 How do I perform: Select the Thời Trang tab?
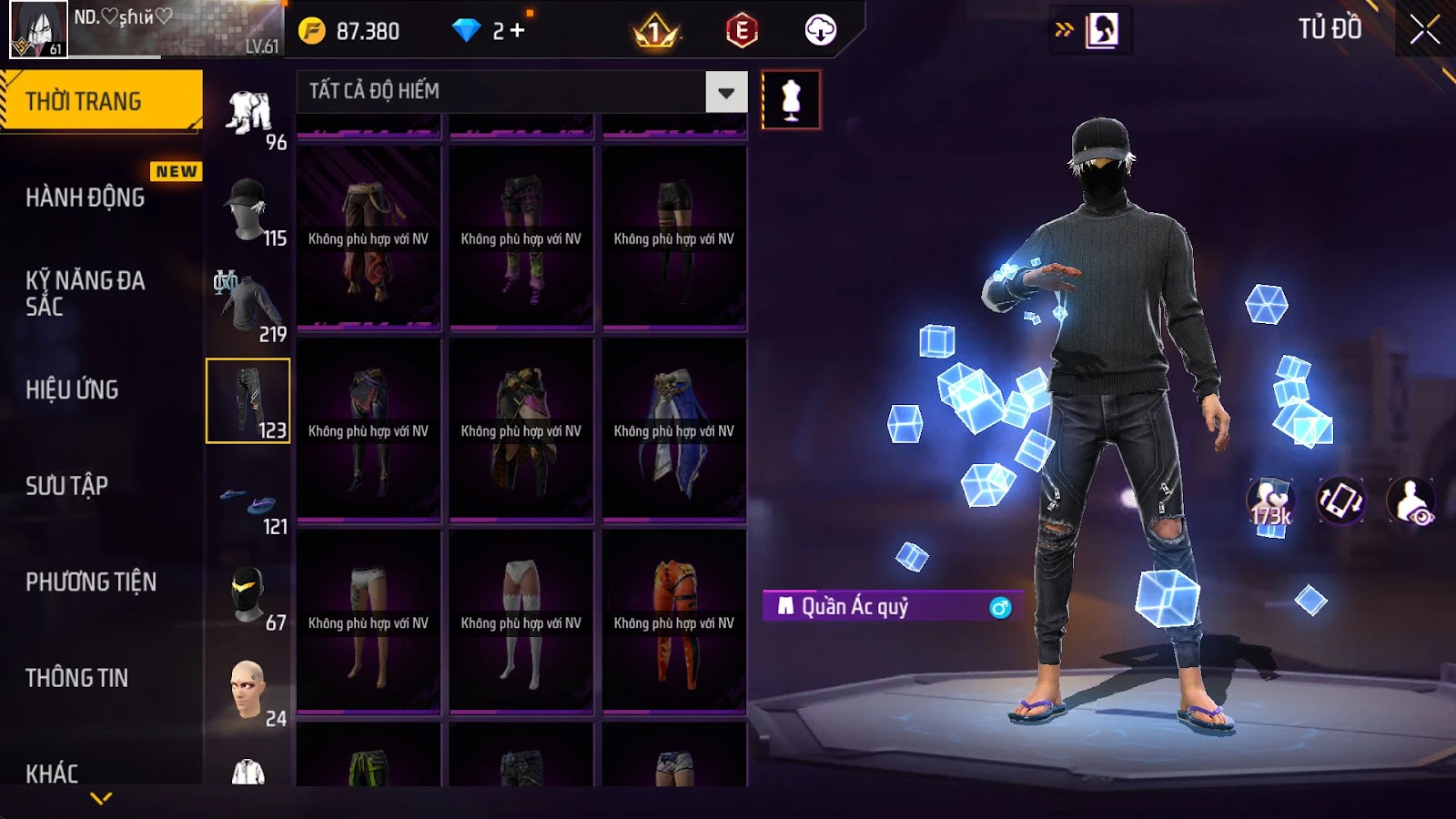pyautogui.click(x=100, y=100)
